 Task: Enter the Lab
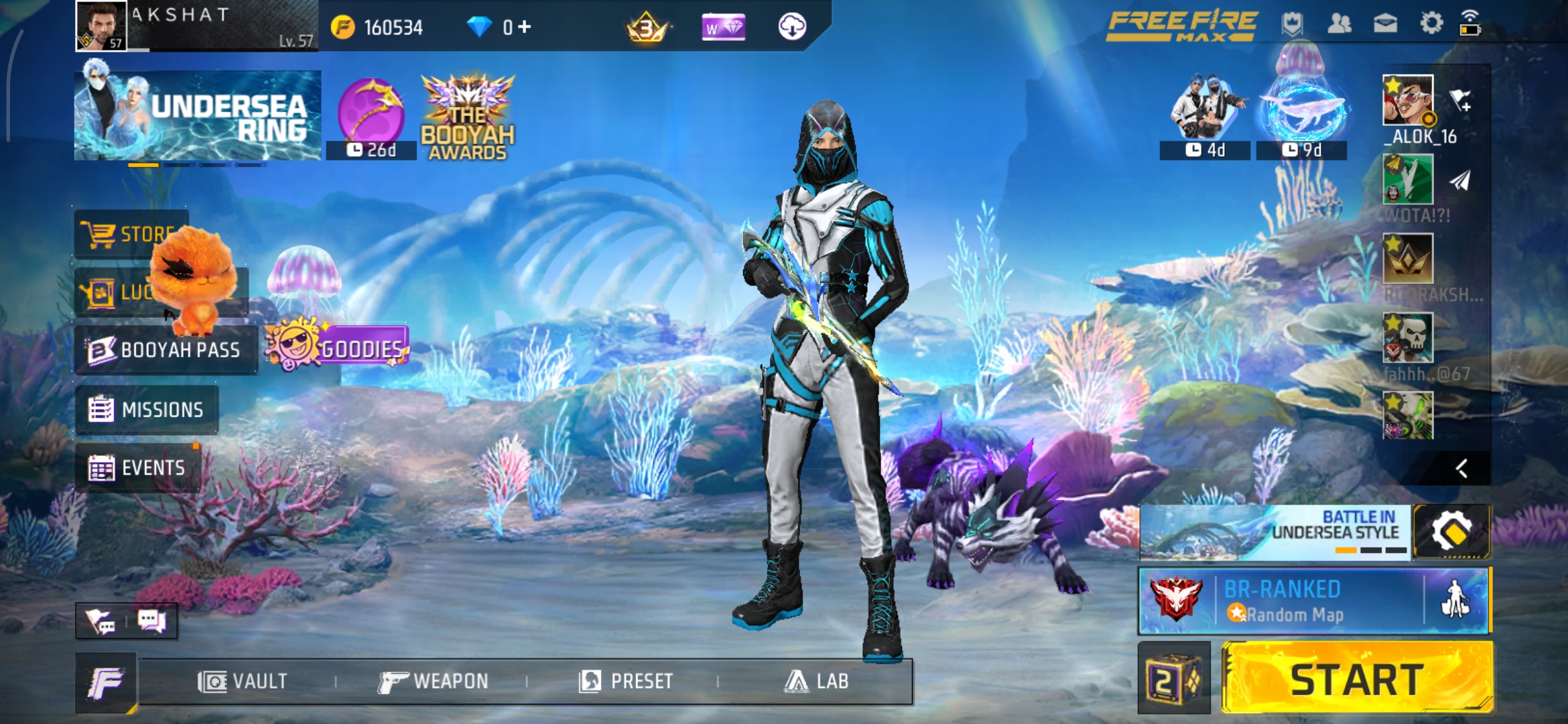pyautogui.click(x=816, y=682)
